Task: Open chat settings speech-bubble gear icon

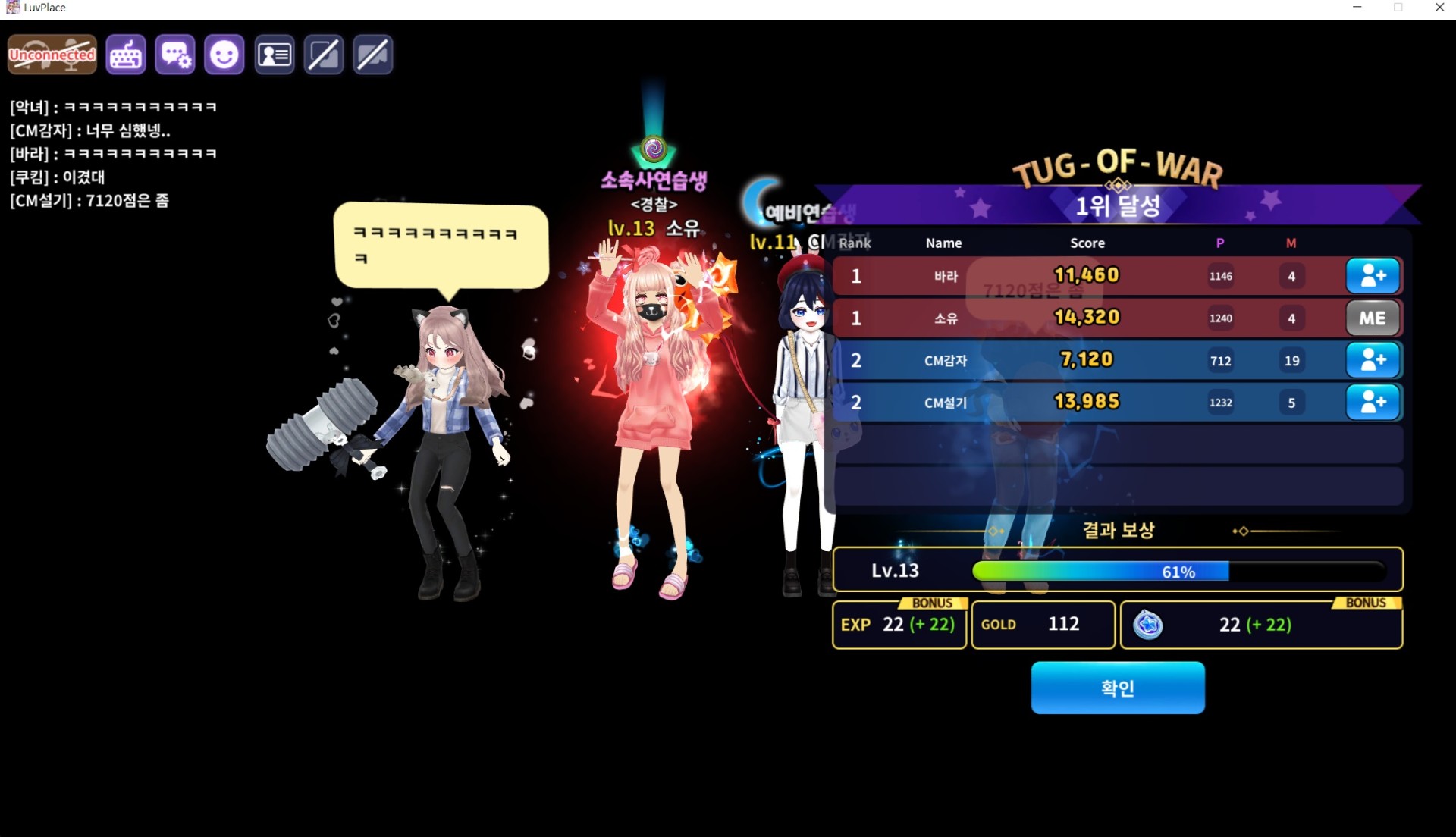Action: point(175,55)
